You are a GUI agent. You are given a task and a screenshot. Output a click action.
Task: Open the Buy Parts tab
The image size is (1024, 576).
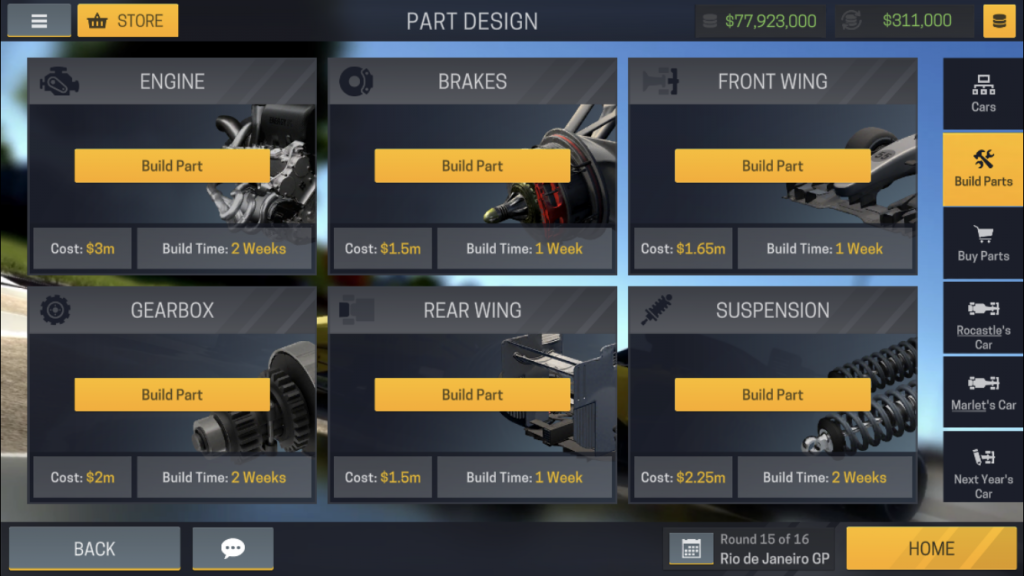(983, 244)
